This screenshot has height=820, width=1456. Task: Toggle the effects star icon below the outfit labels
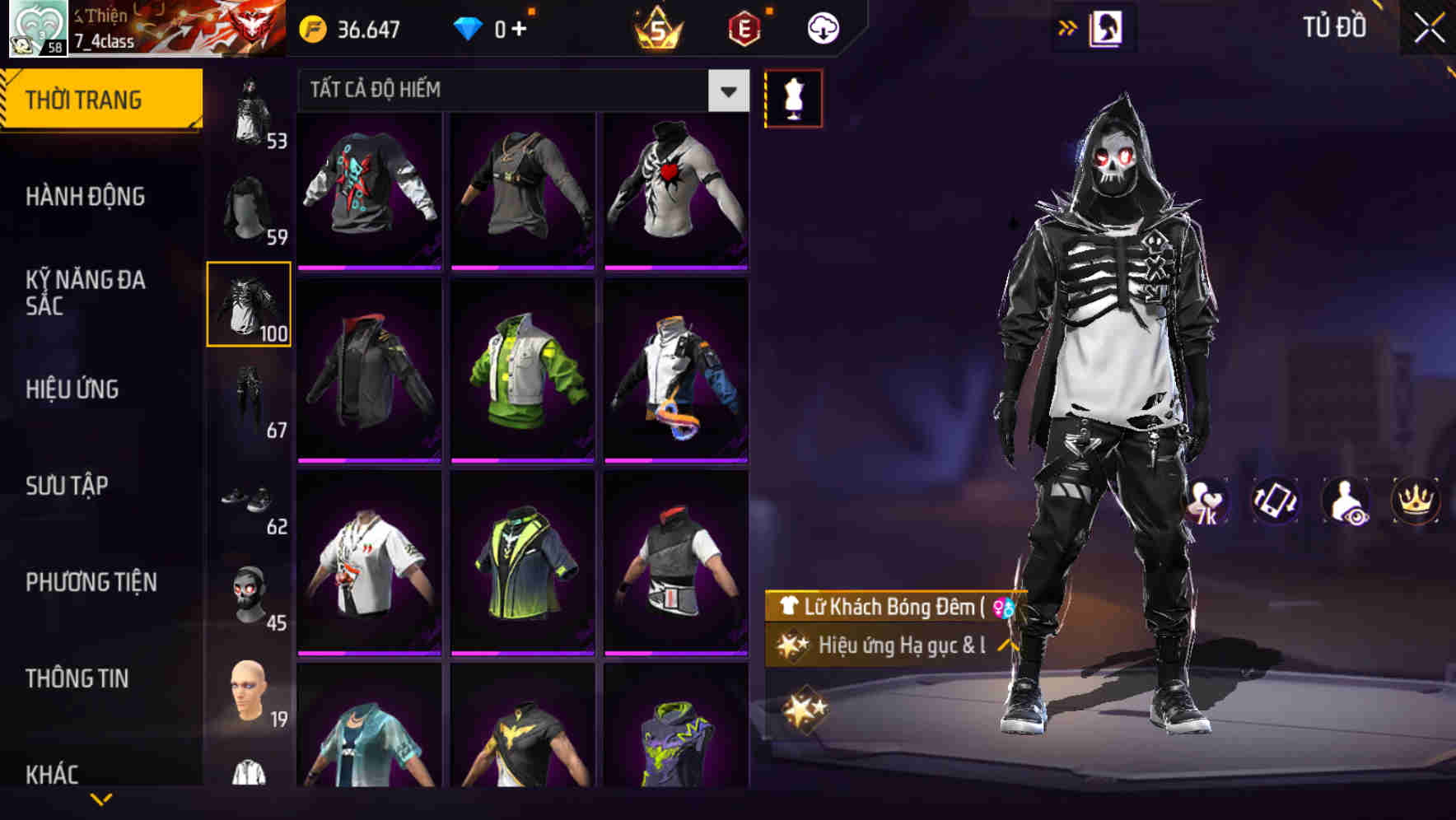pyautogui.click(x=805, y=706)
